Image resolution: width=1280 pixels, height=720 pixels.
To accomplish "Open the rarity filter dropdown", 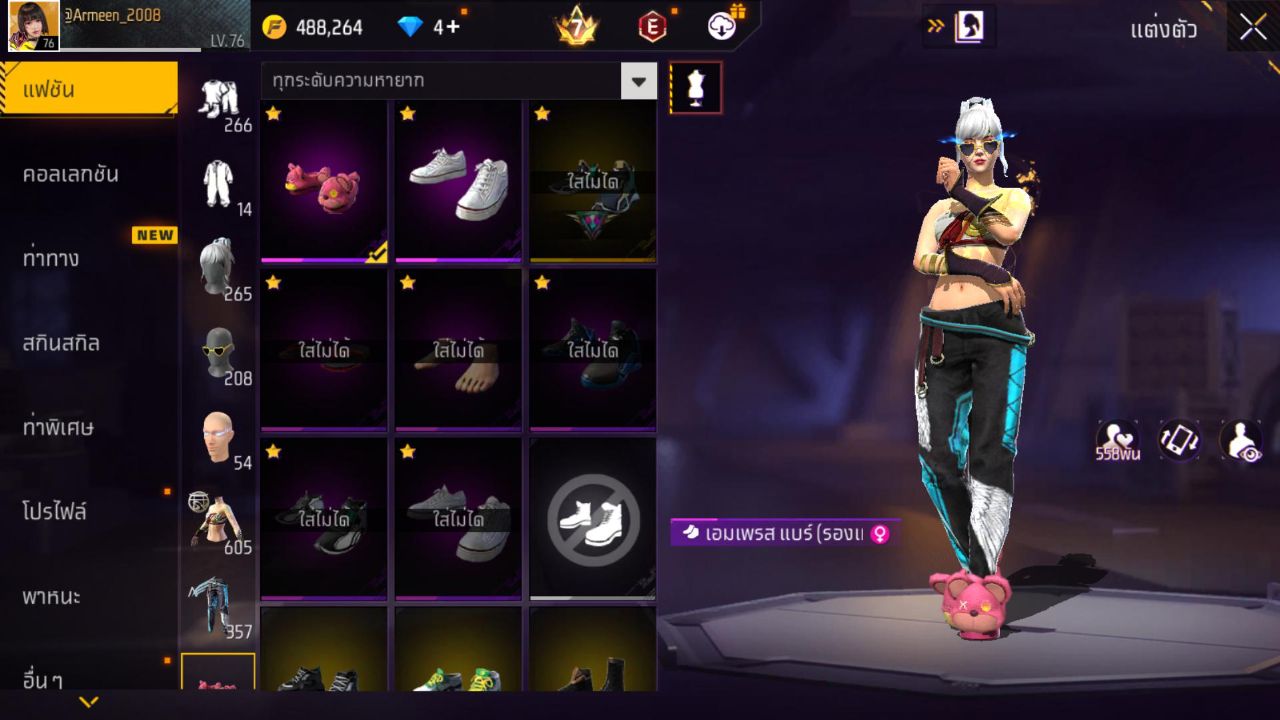I will point(456,81).
